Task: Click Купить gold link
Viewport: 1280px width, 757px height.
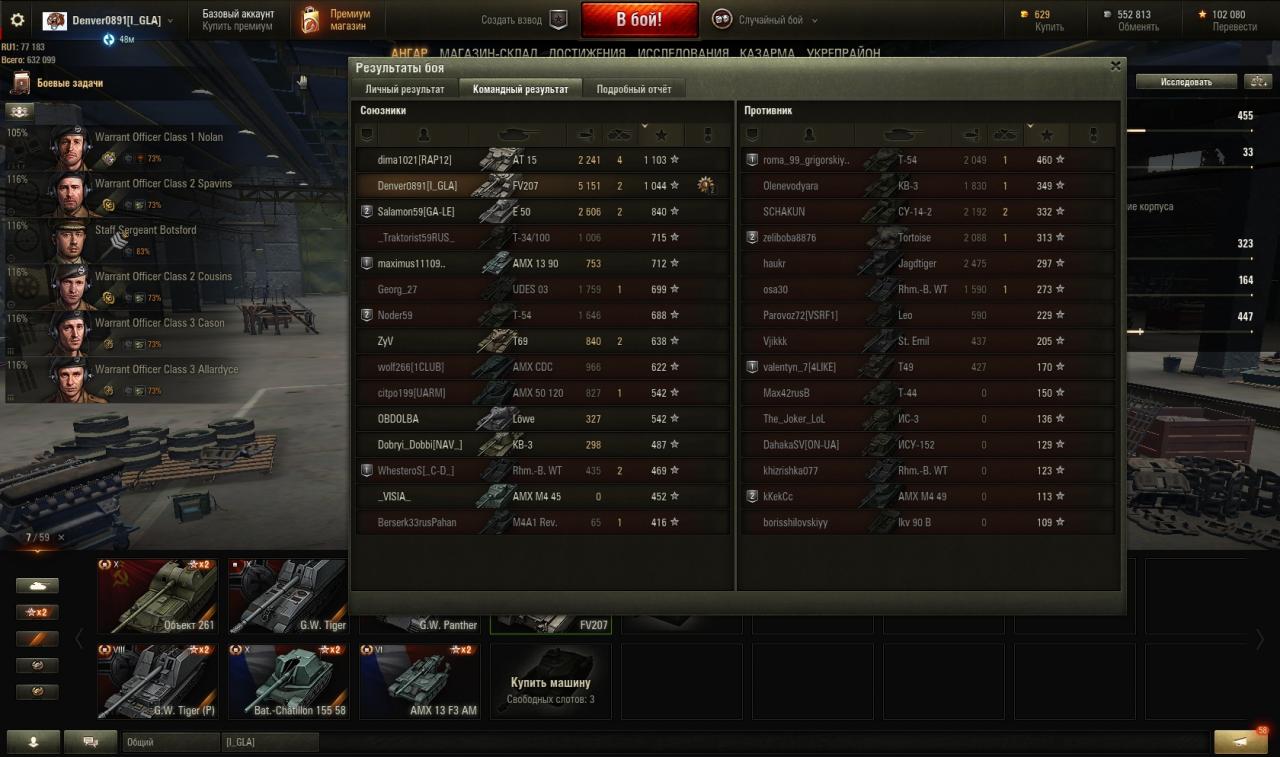Action: coord(1049,27)
